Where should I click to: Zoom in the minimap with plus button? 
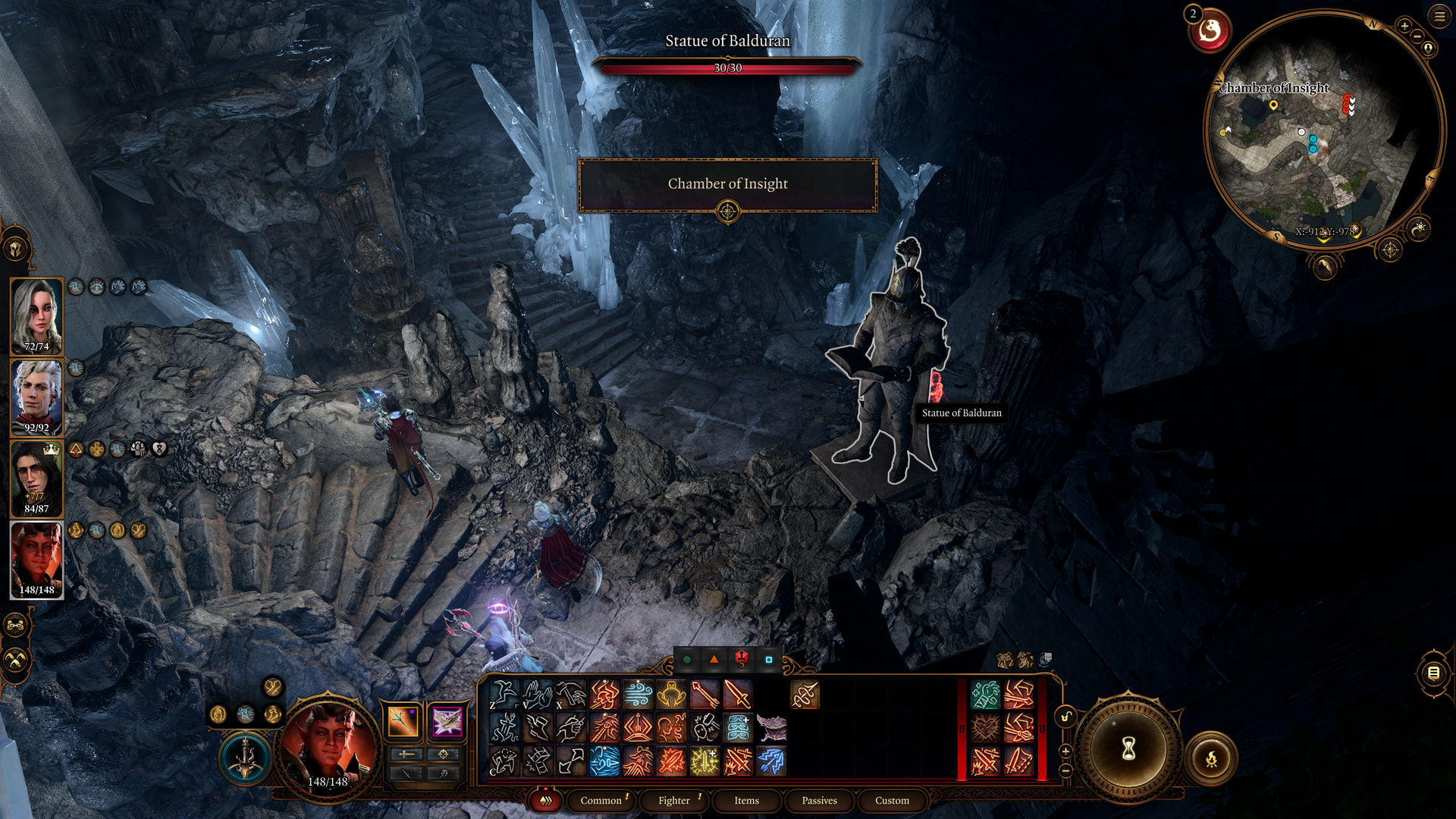[x=1404, y=27]
